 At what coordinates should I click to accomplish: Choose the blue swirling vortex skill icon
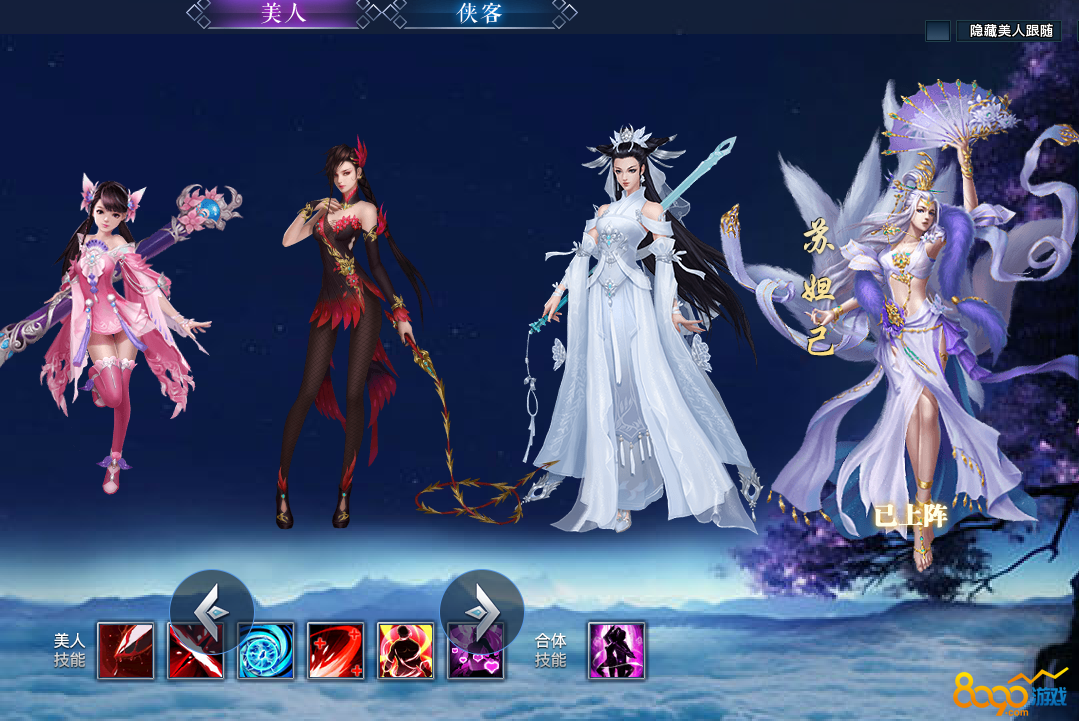[x=266, y=651]
